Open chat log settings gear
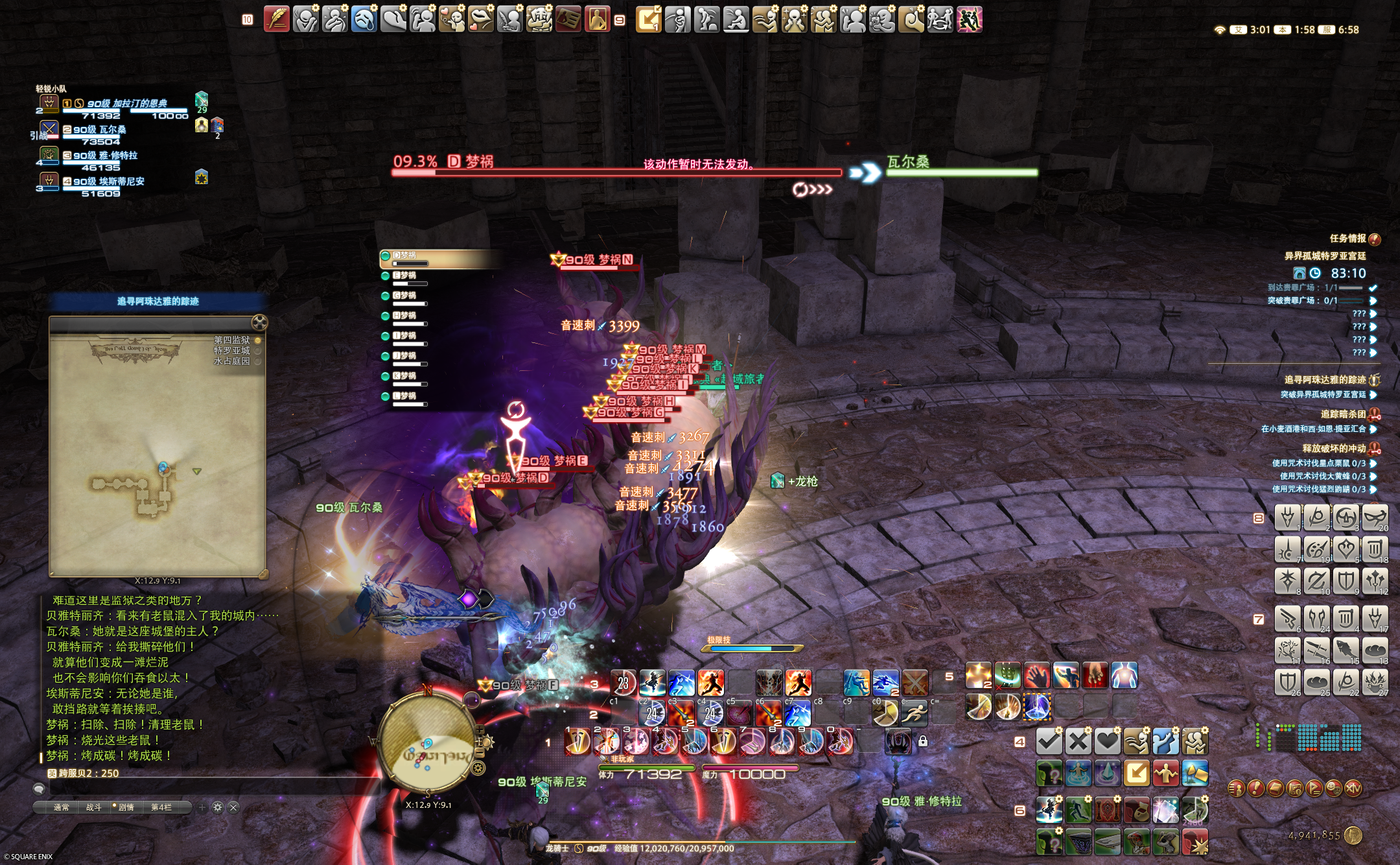Image resolution: width=1400 pixels, height=865 pixels. point(218,807)
